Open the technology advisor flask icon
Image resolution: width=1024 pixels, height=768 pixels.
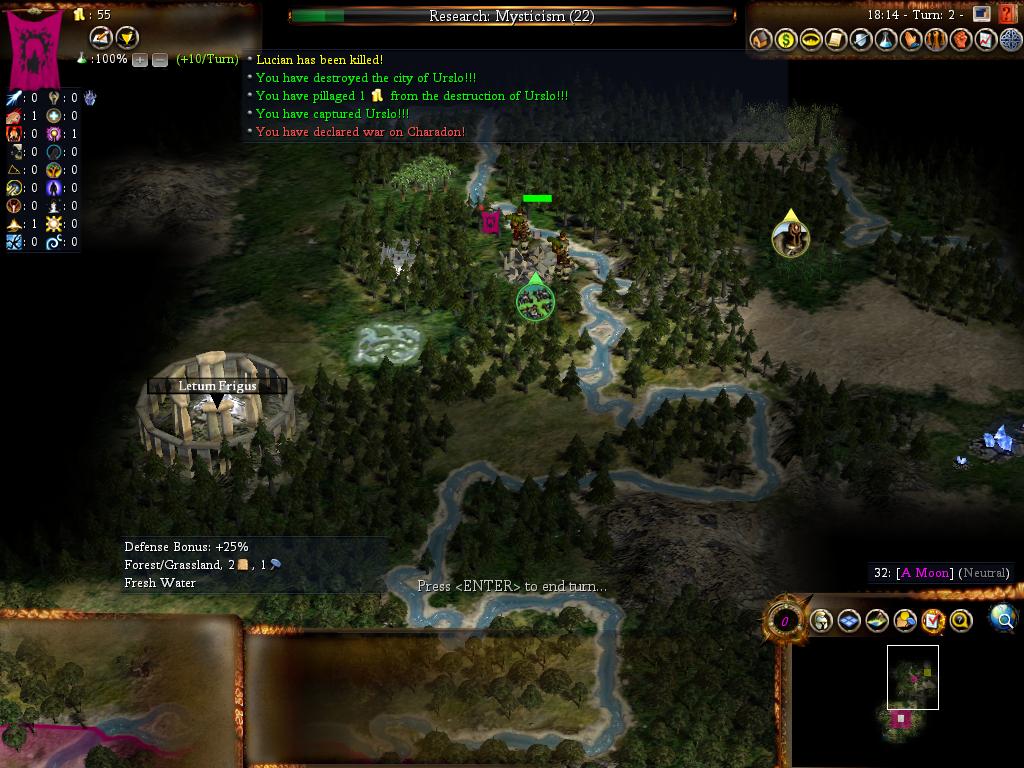[x=886, y=40]
